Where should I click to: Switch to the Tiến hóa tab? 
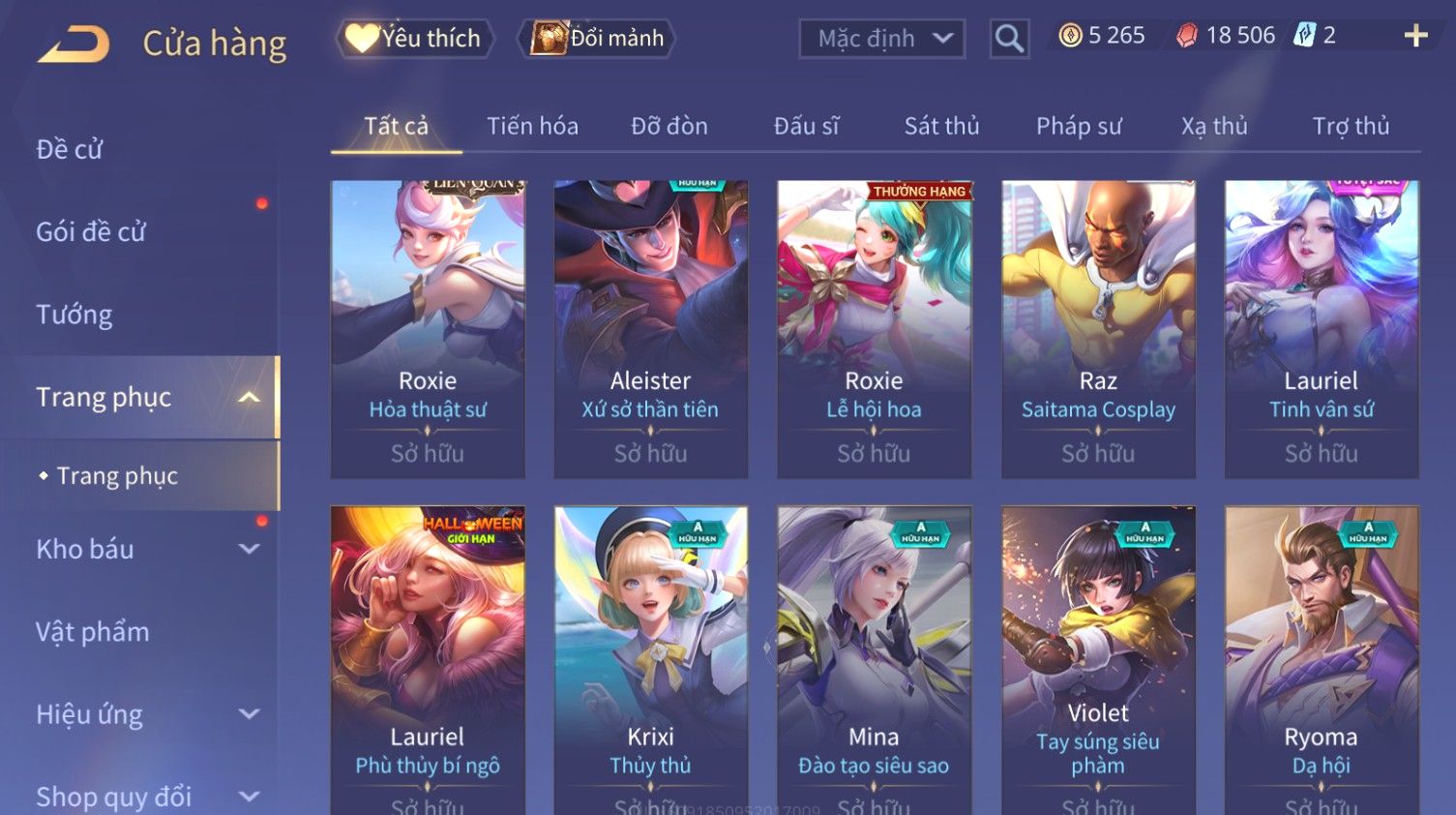pos(532,126)
